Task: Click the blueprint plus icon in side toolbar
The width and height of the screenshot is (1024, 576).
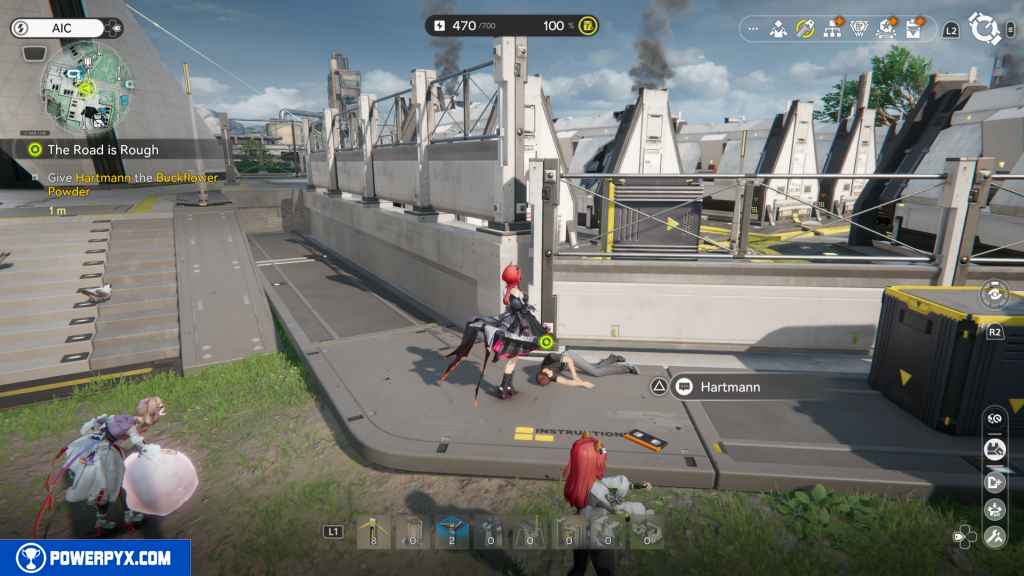Action: (x=994, y=482)
